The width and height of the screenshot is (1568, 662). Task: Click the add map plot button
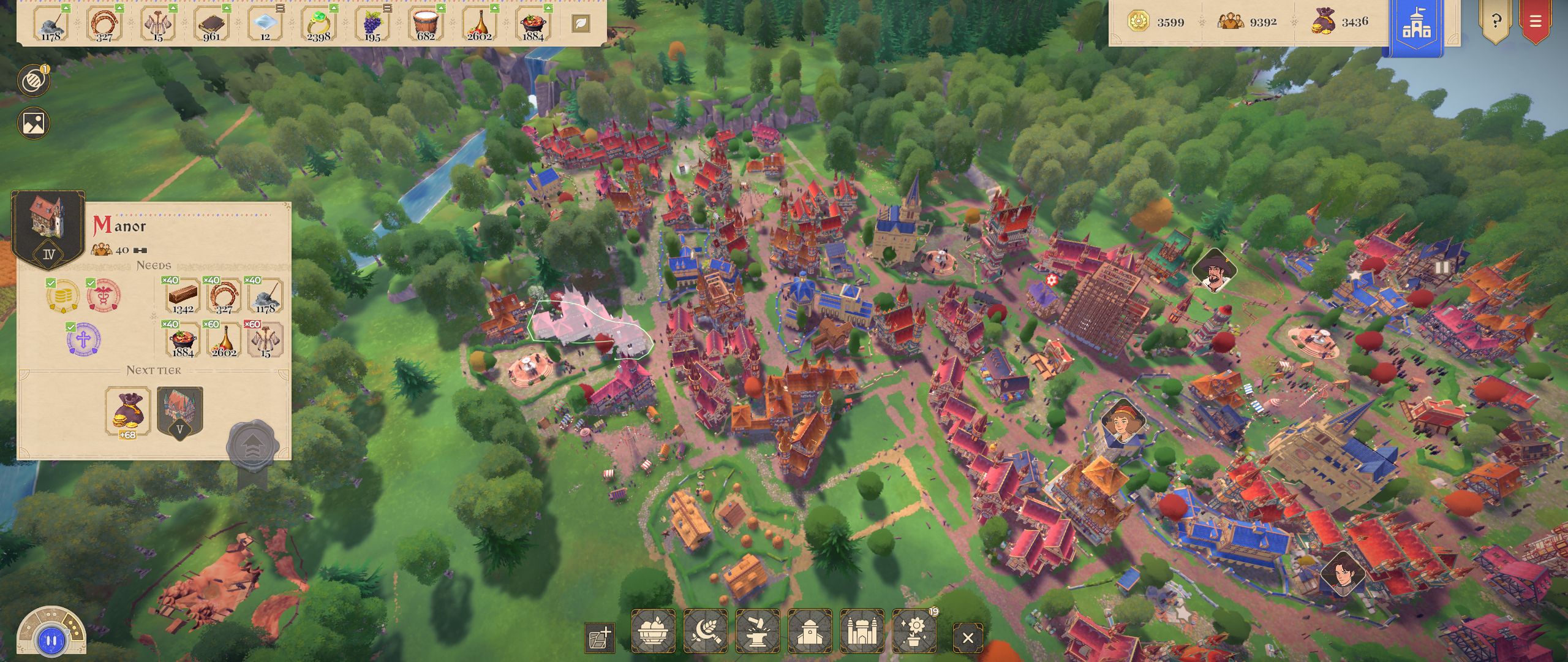click(600, 638)
